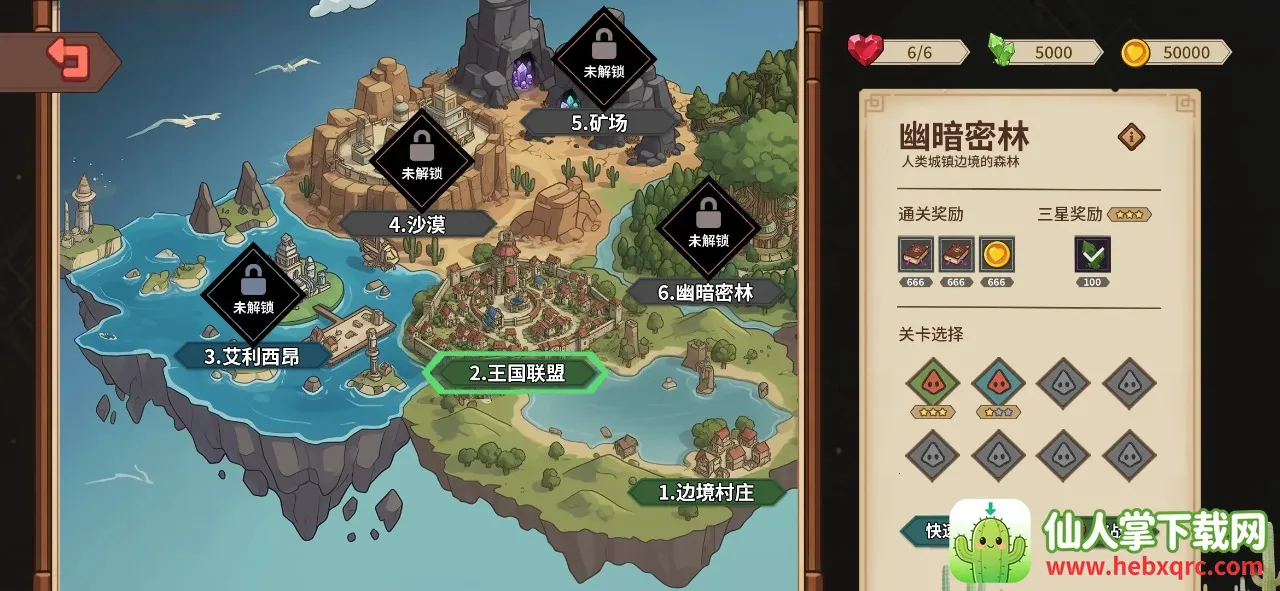1280x591 pixels.
Task: Select the green three-star stage tile
Action: [x=933, y=382]
